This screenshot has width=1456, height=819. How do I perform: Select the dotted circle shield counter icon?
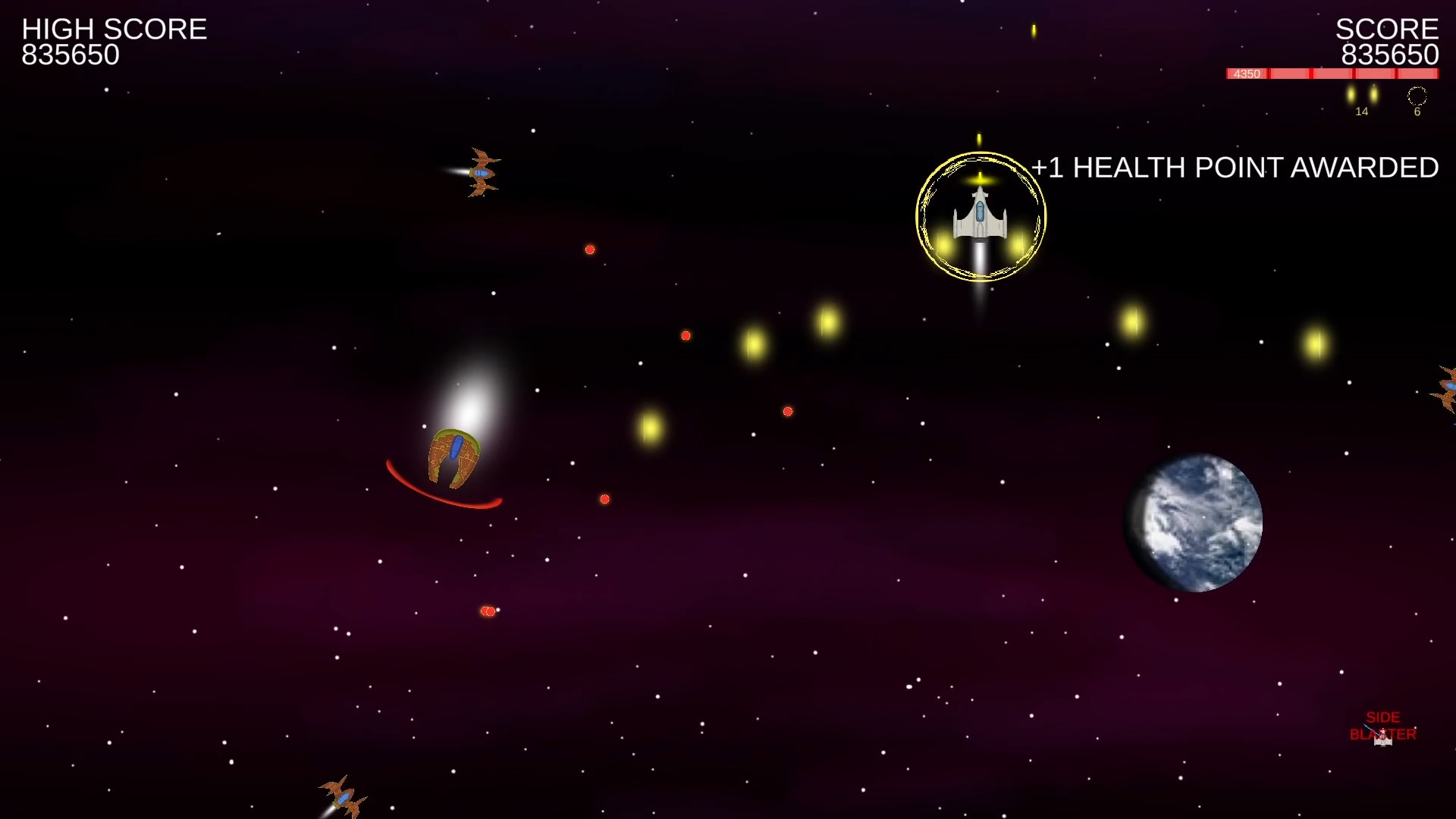tap(1417, 96)
